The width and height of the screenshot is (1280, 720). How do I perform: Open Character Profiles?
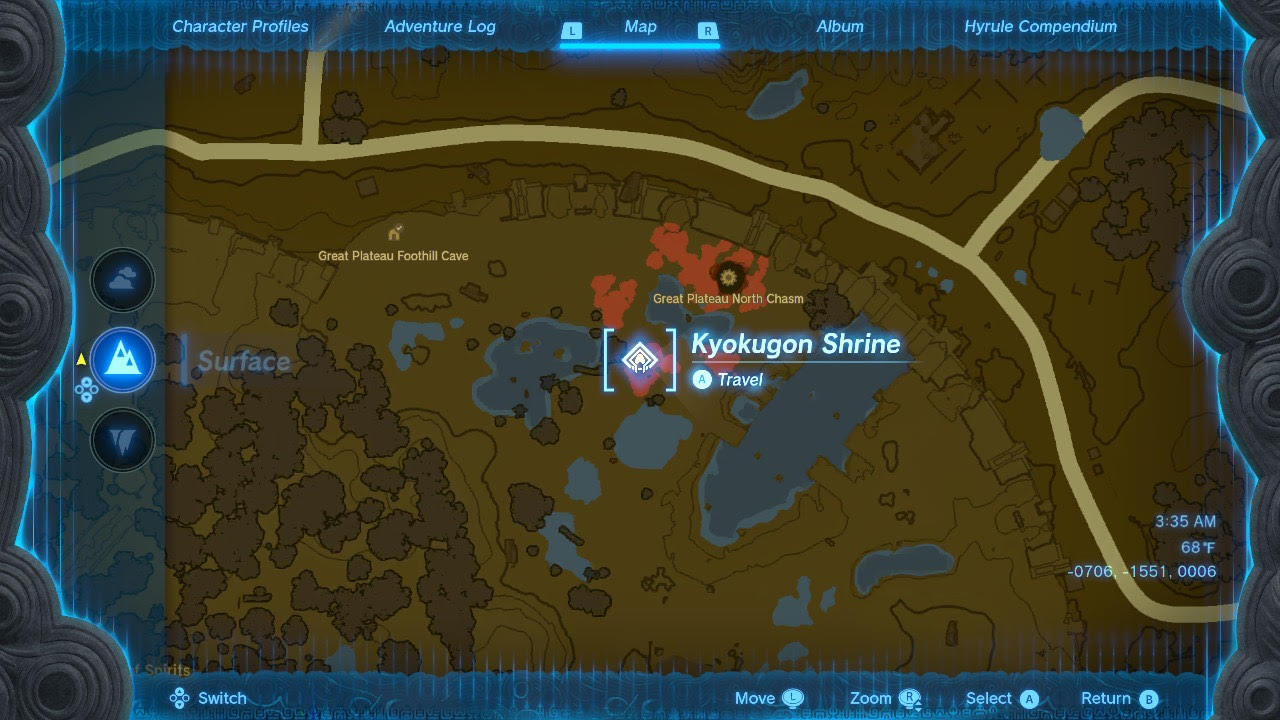pos(240,27)
